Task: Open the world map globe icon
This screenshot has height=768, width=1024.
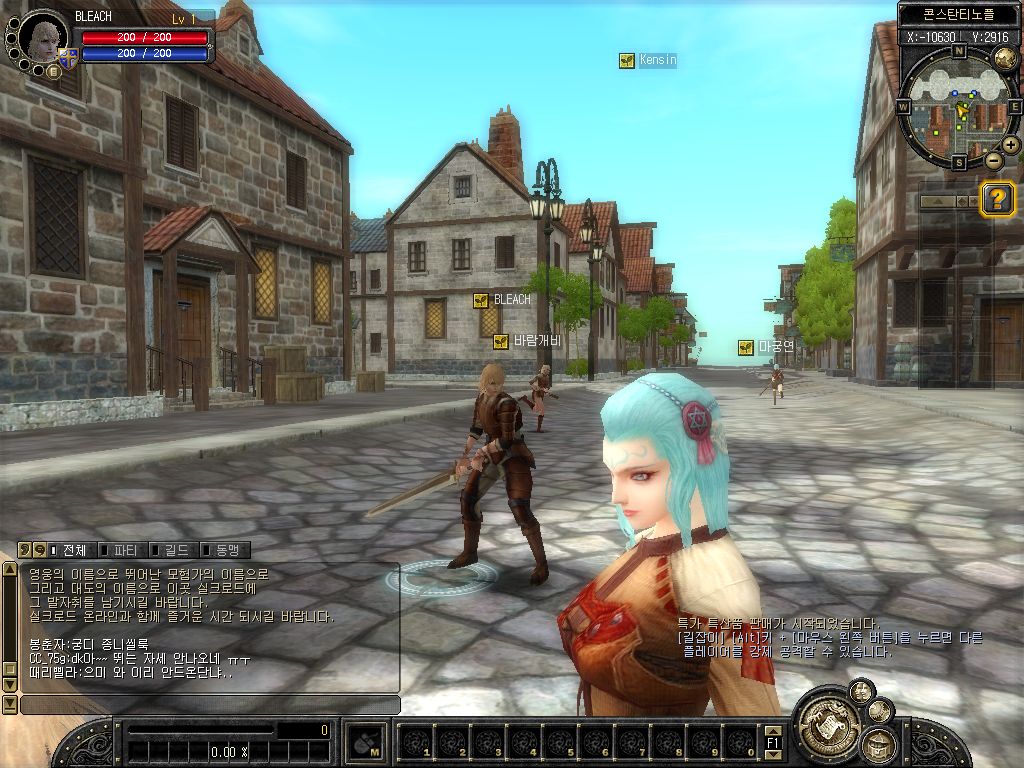Action: tap(1005, 56)
